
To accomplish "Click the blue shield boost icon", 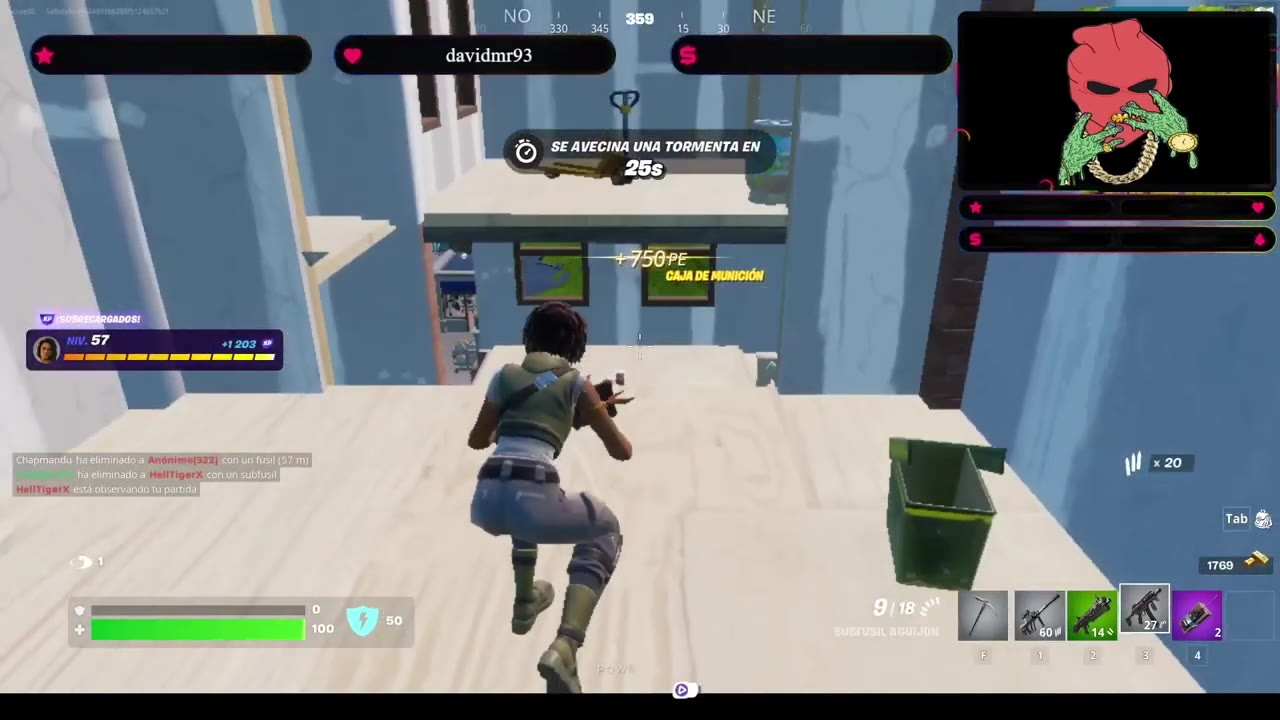I will click(363, 620).
